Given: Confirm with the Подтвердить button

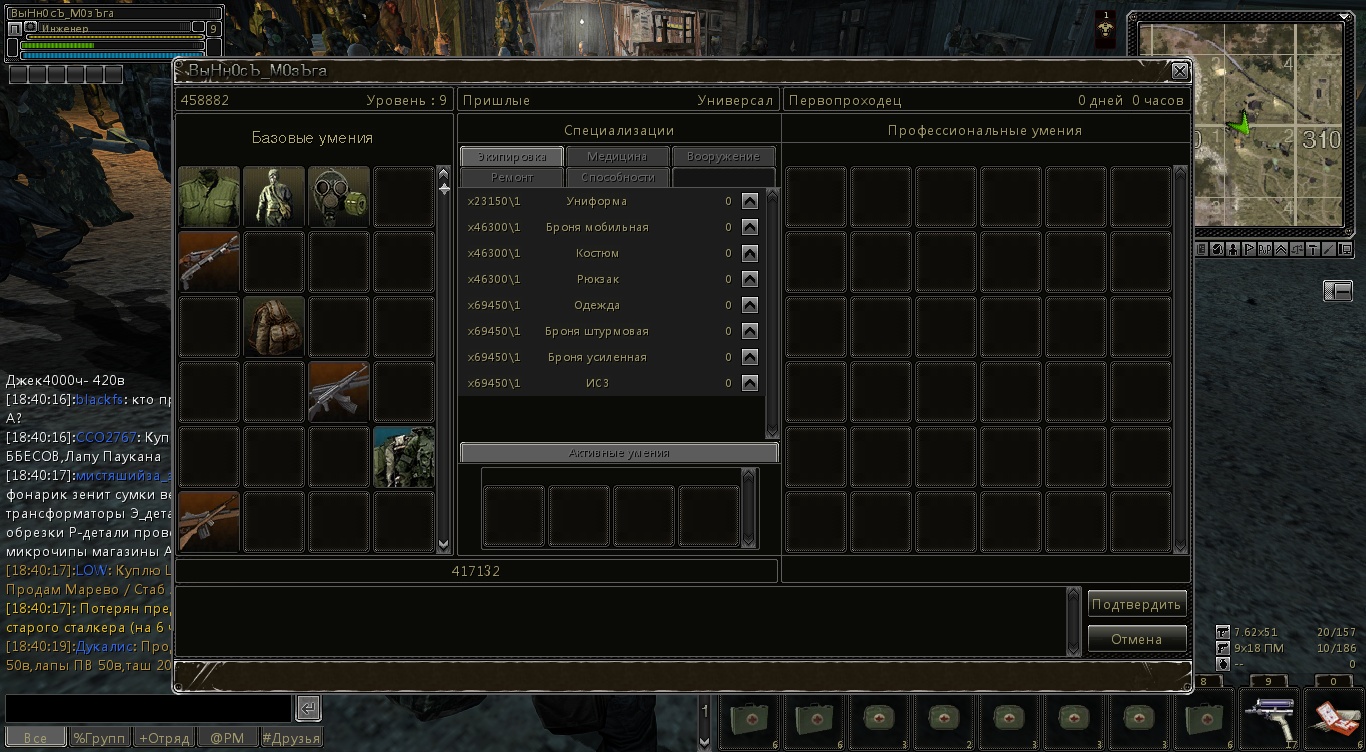Looking at the screenshot, I should (1137, 604).
